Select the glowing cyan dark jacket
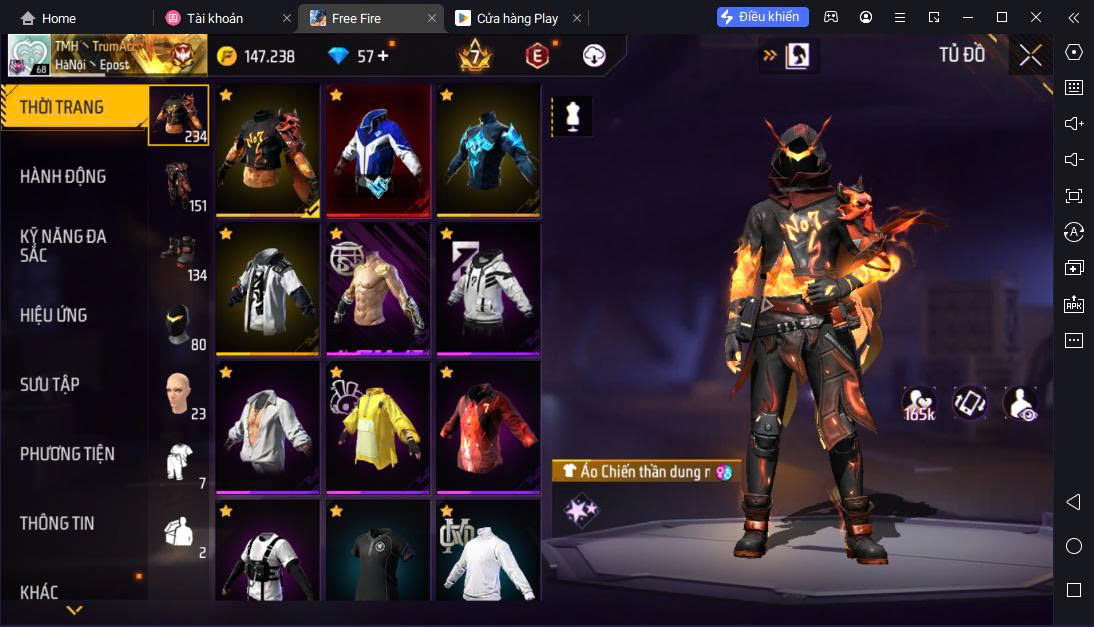Screen dimensions: 1094x627 coord(488,150)
